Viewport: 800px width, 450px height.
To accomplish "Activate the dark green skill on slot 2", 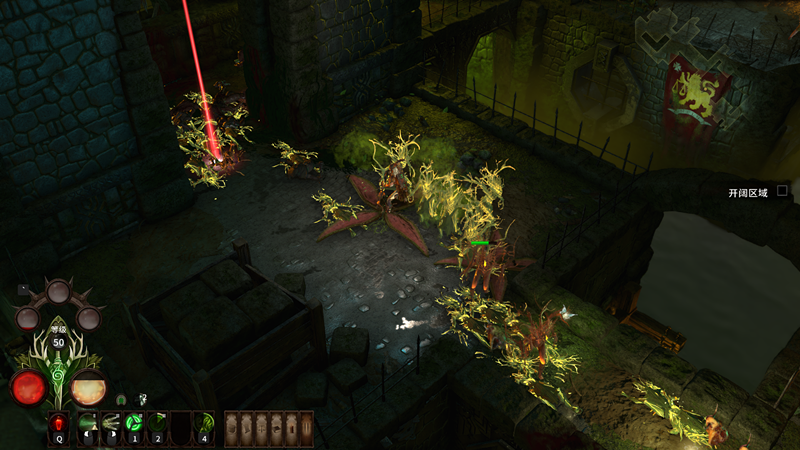I will 157,424.
